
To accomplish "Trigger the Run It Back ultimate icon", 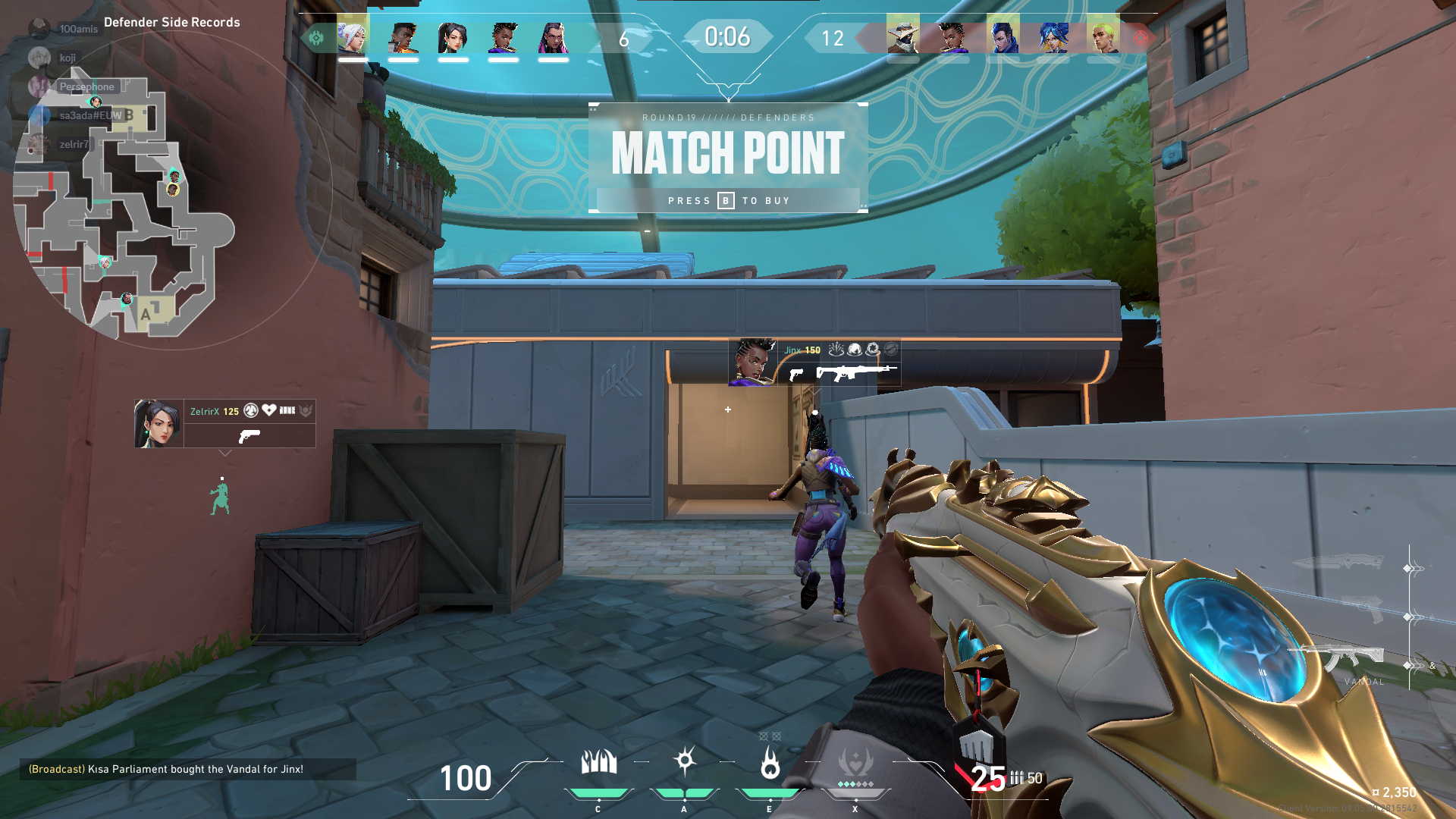I will [855, 763].
